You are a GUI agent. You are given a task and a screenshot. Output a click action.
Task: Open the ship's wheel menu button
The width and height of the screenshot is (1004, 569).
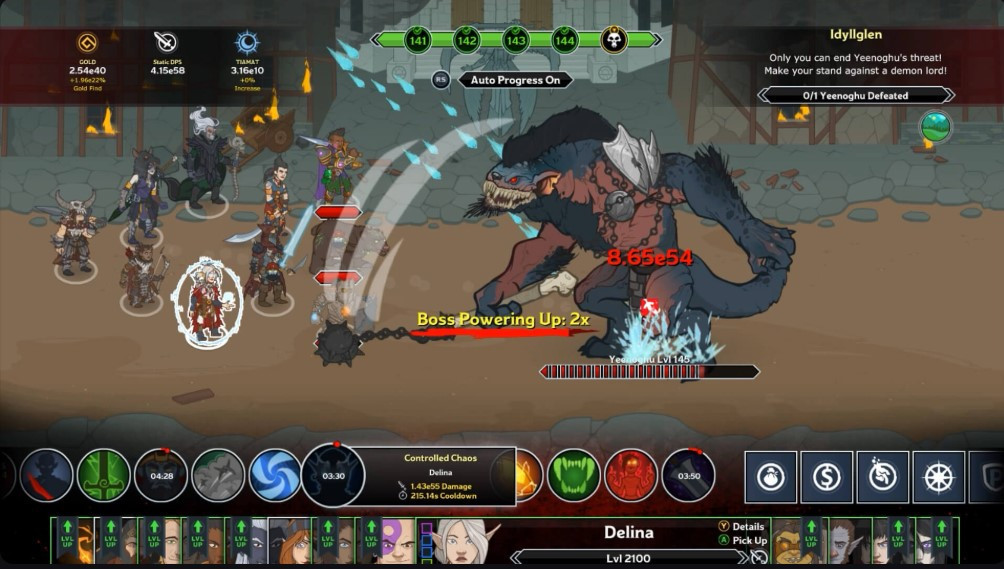[x=939, y=477]
